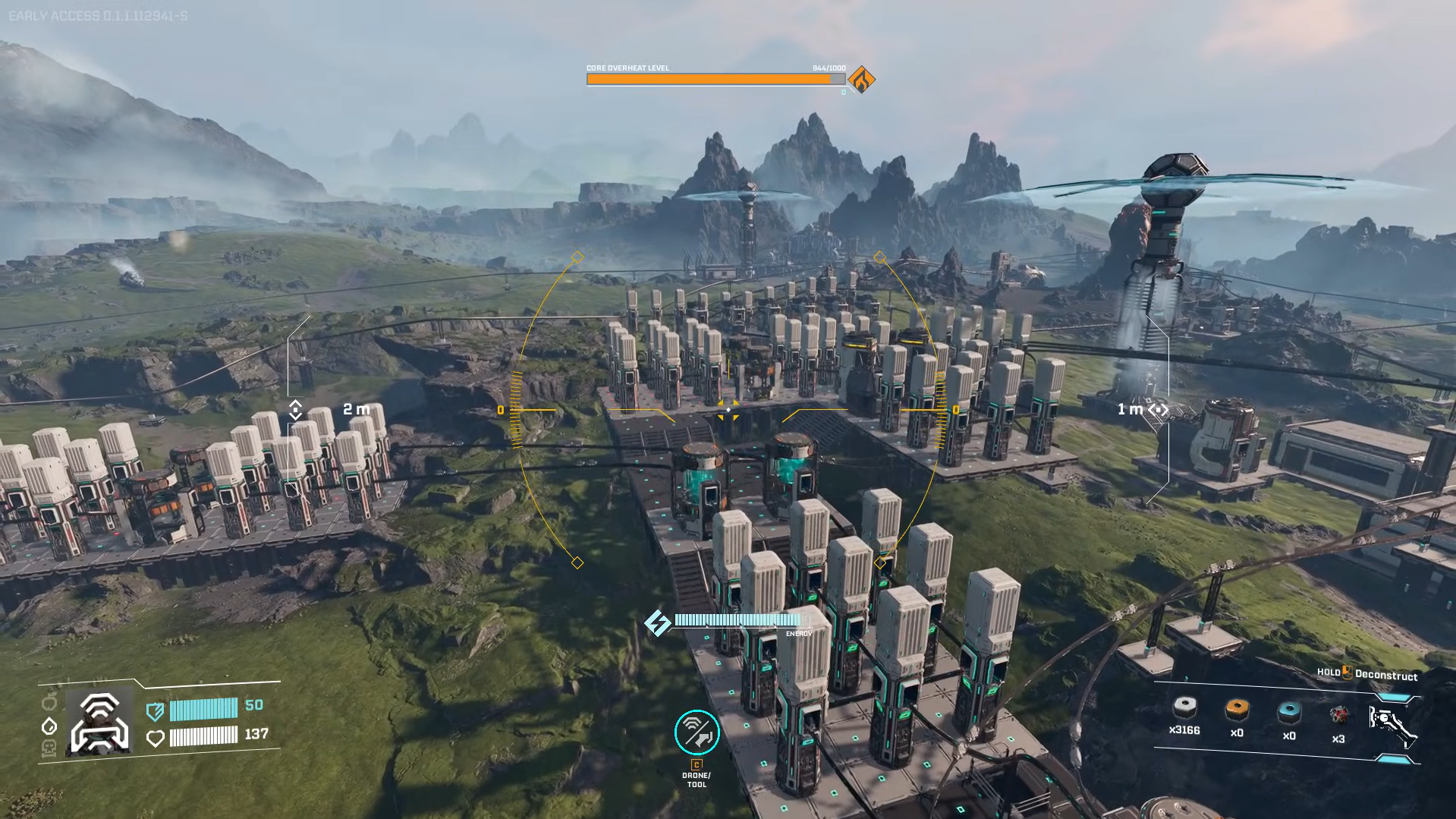Click the water droplet thirst icon
Screen dimensions: 1456x819
coord(49,726)
